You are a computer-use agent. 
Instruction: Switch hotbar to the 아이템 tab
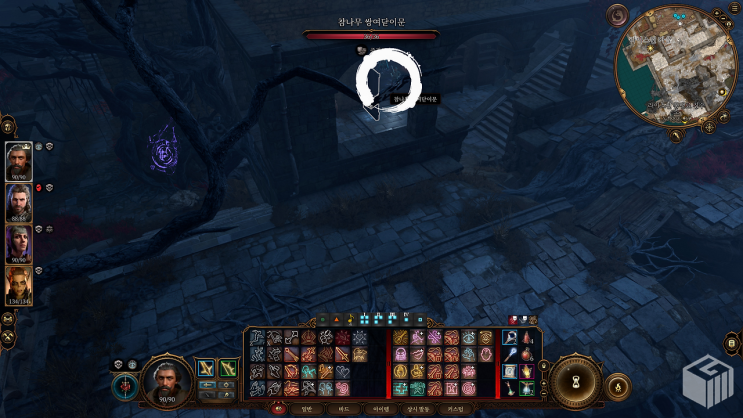[x=380, y=408]
